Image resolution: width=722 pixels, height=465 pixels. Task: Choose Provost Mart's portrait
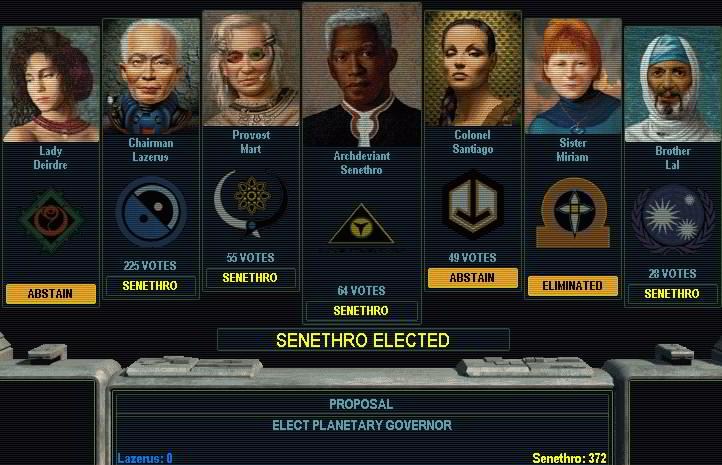click(x=251, y=68)
